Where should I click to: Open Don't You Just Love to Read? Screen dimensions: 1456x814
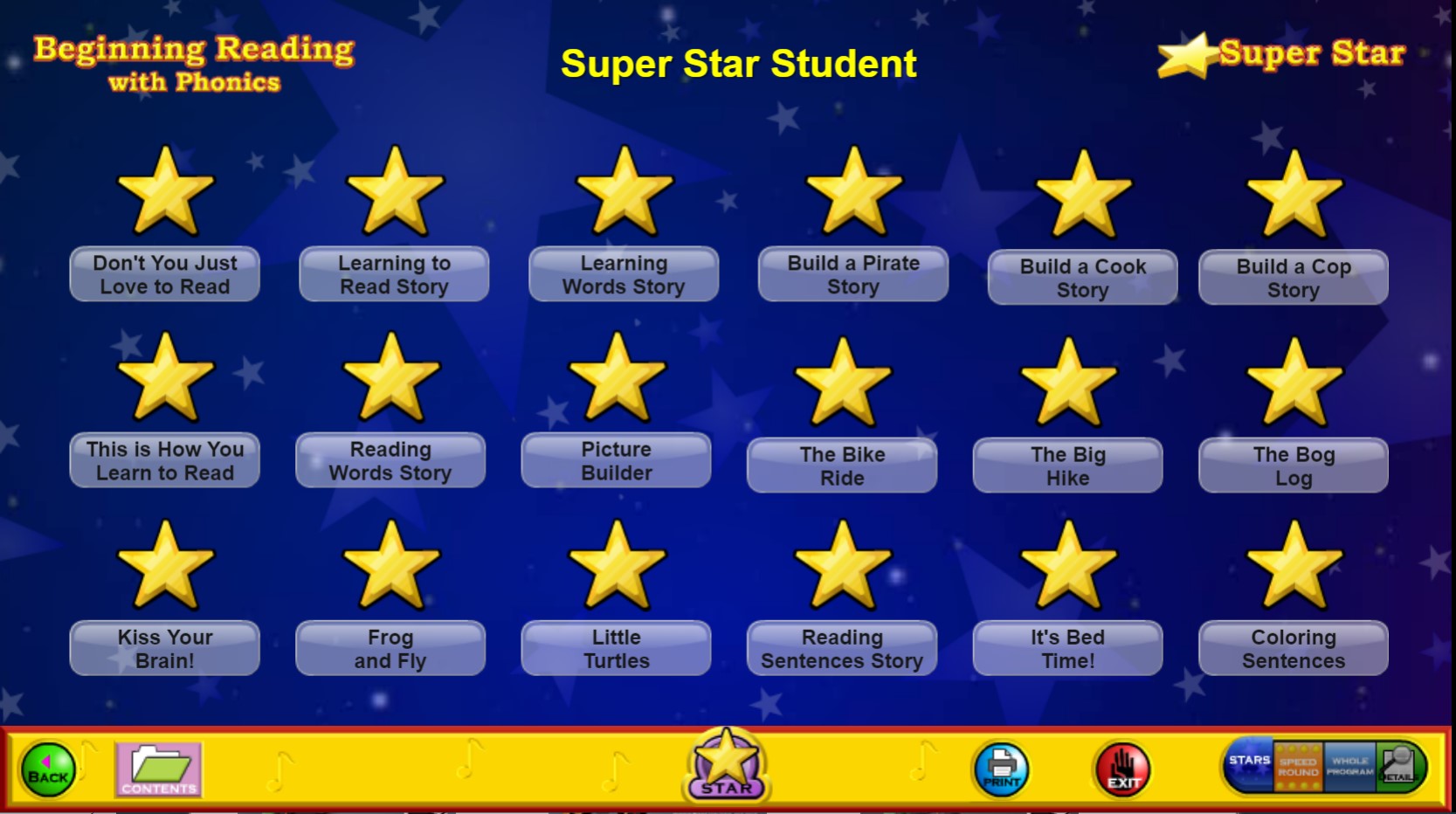[164, 274]
